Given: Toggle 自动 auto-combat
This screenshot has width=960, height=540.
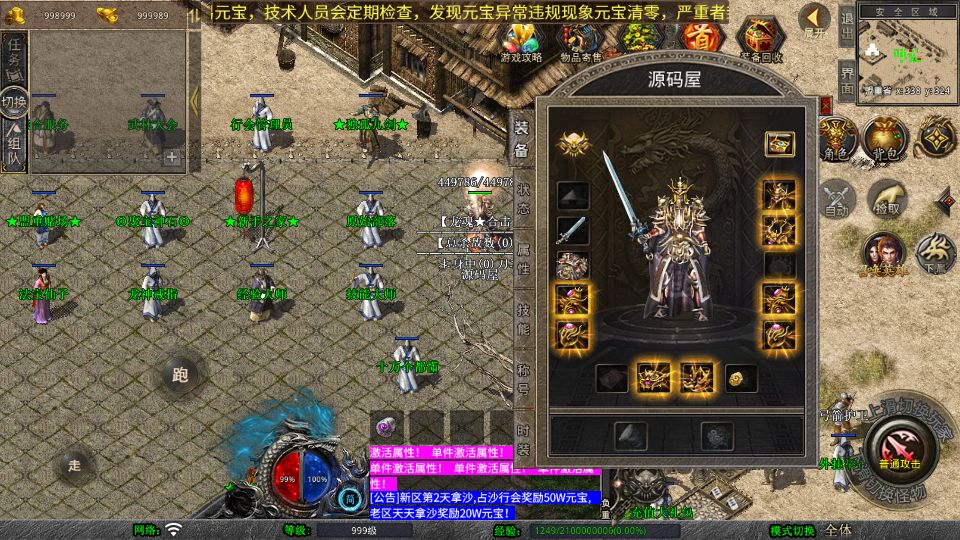Looking at the screenshot, I should click(x=835, y=199).
